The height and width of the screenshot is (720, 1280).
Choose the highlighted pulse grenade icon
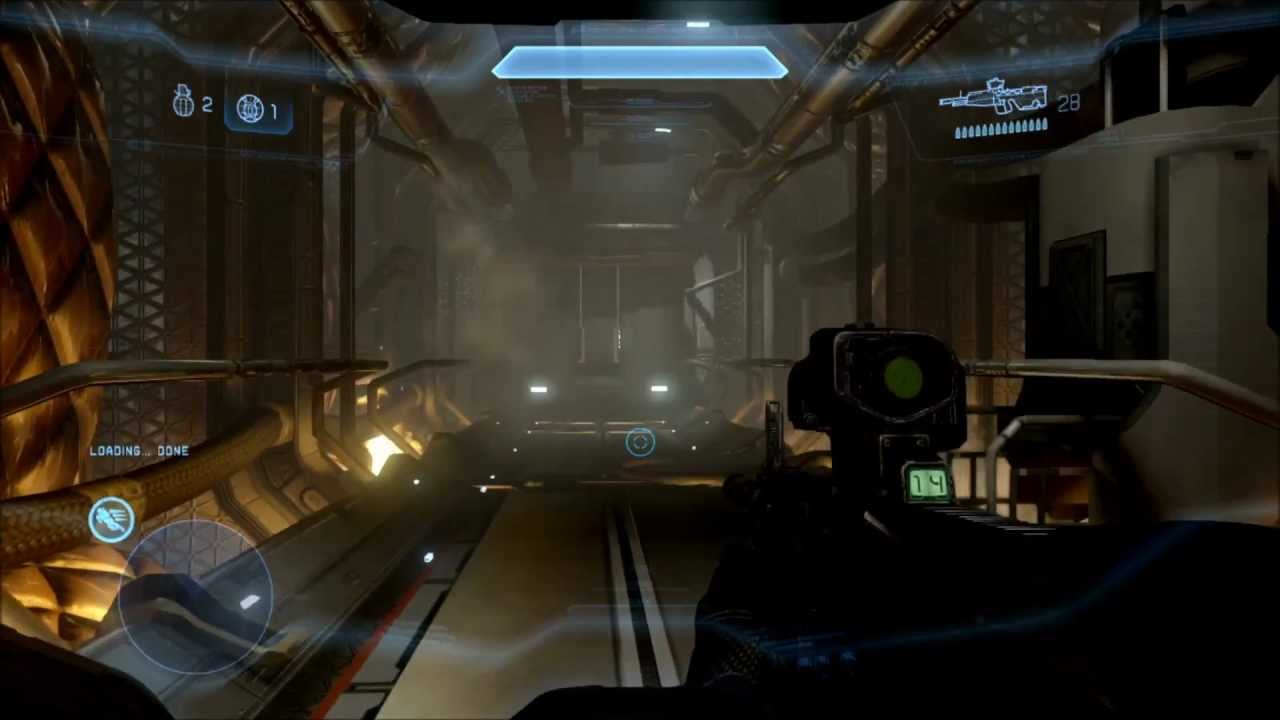(250, 109)
